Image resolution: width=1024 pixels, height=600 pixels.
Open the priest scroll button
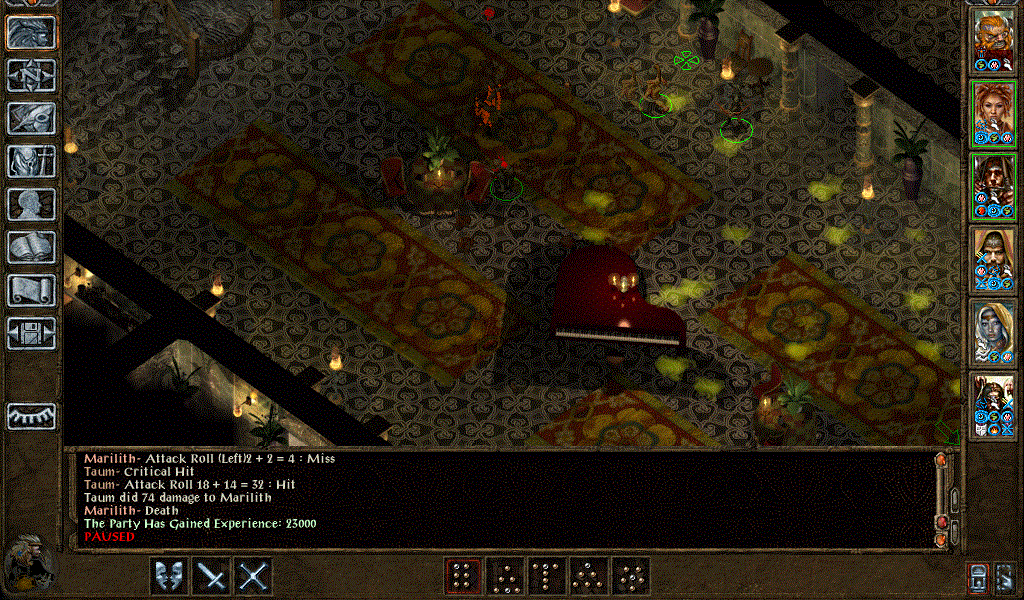32,290
